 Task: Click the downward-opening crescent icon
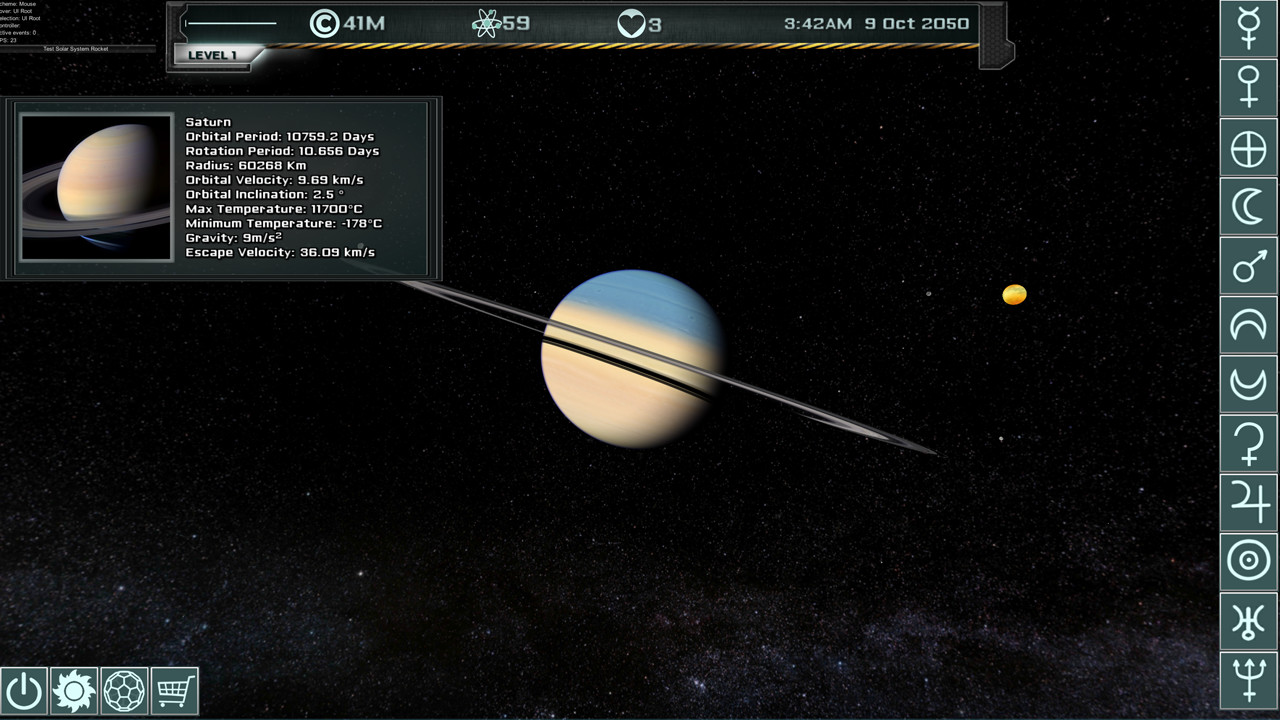coord(1249,326)
